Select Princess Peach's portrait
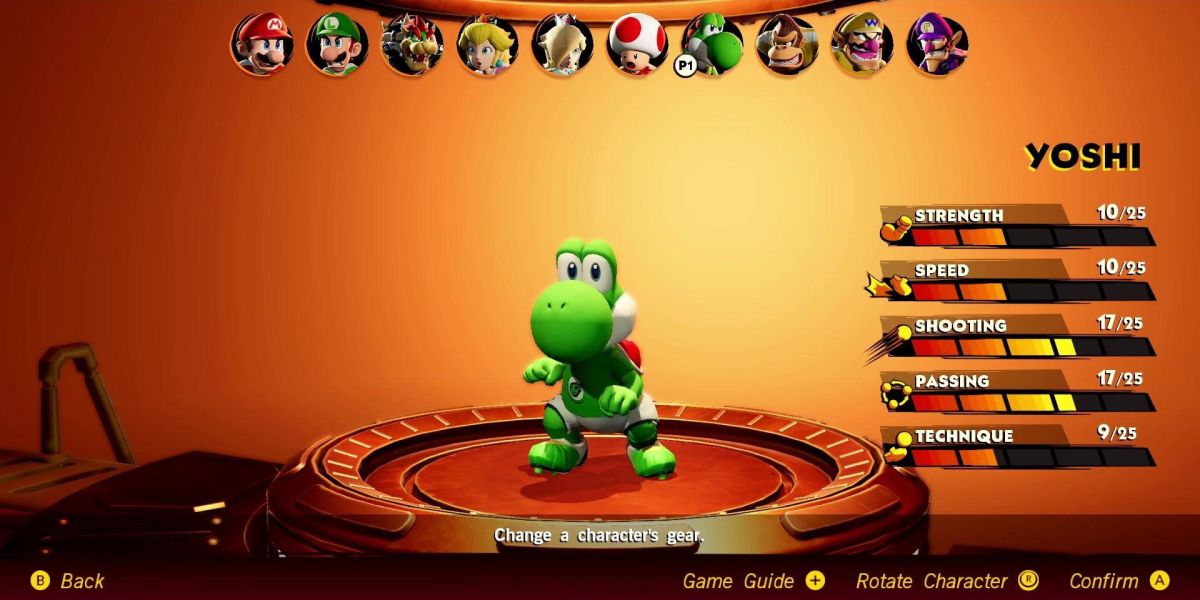This screenshot has width=1200, height=600. pyautogui.click(x=487, y=44)
